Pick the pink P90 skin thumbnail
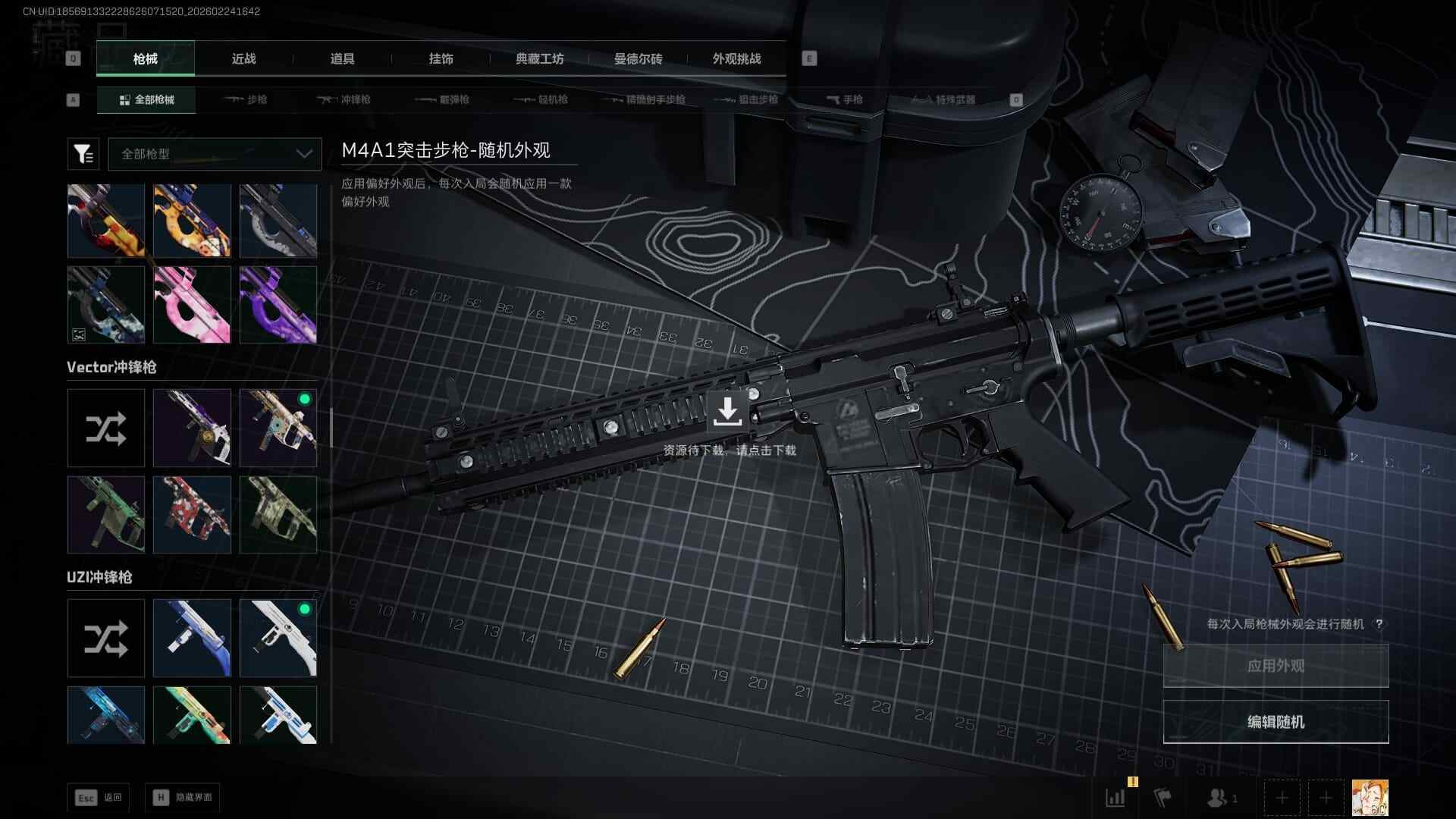This screenshot has height=819, width=1456. [x=192, y=305]
